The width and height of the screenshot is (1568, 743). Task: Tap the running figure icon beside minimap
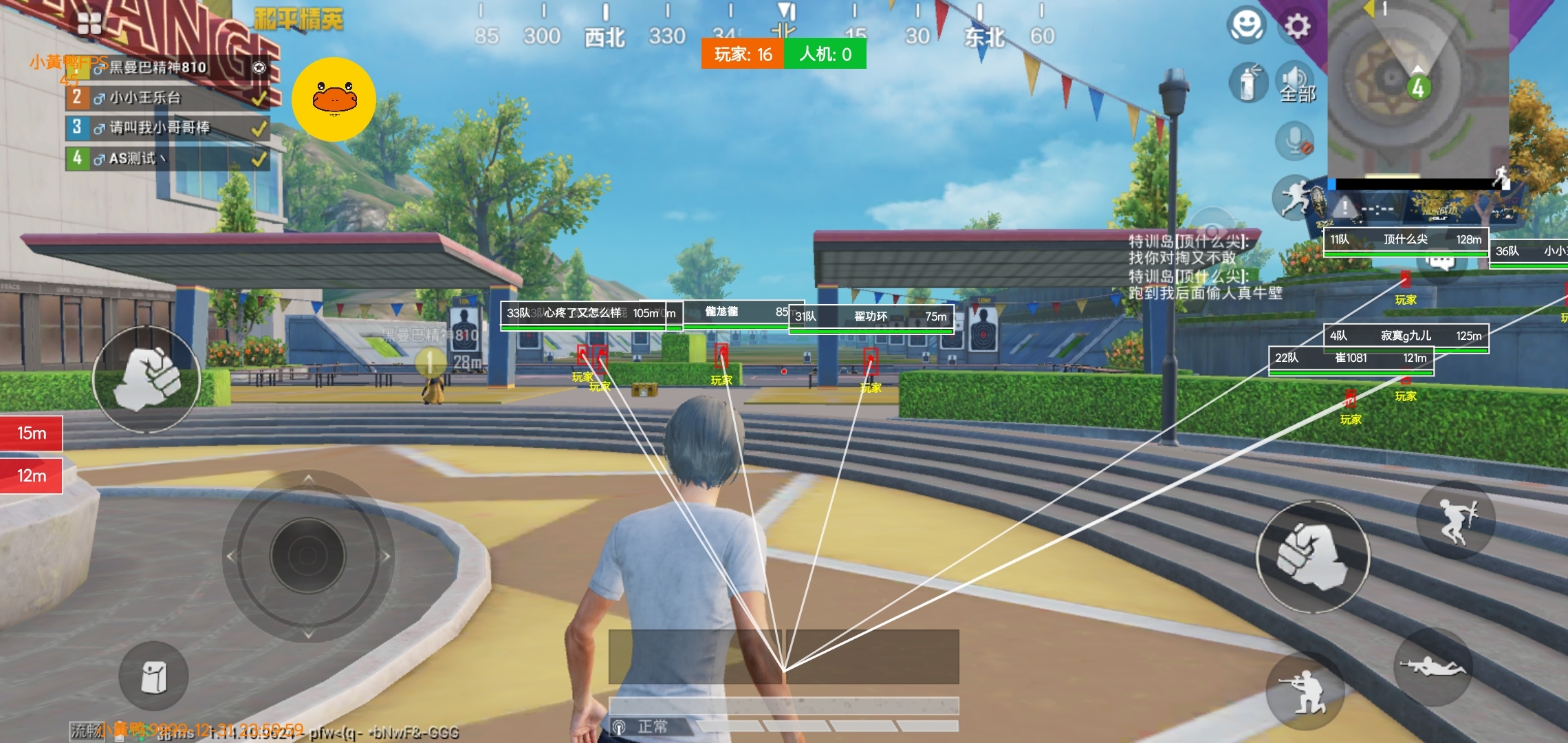pos(1294,197)
